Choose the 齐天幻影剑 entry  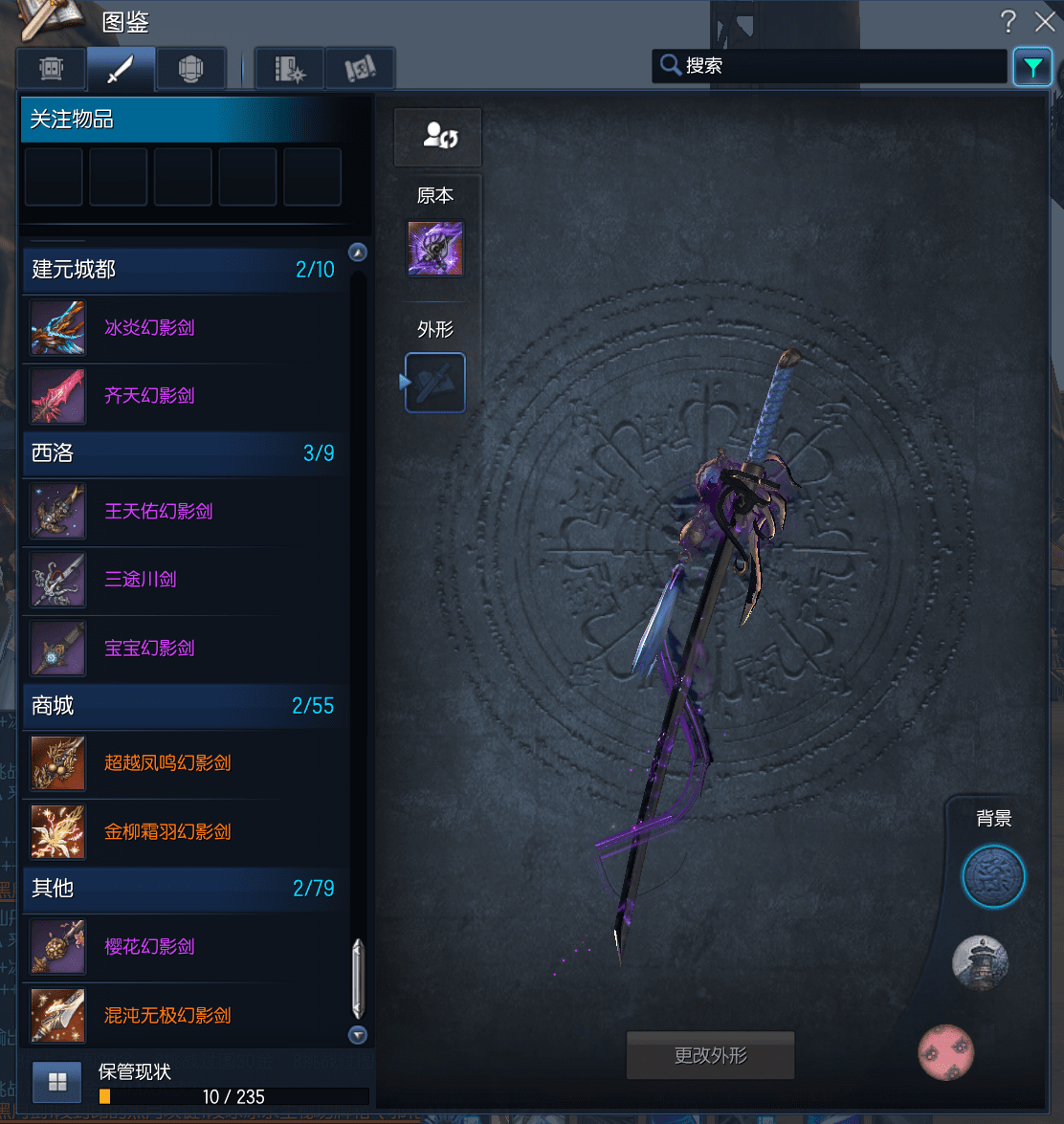[149, 395]
